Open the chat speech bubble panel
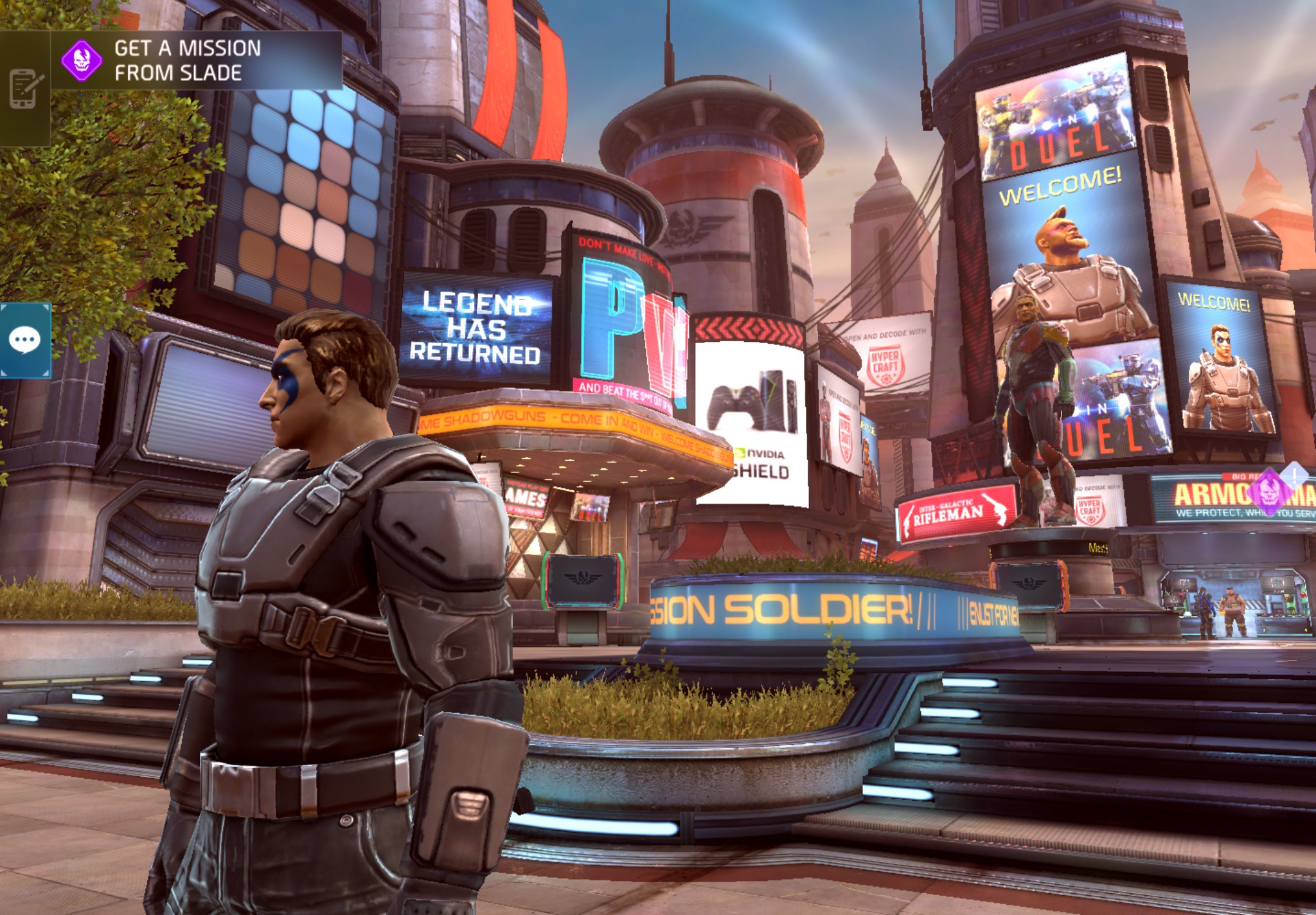 [25, 341]
